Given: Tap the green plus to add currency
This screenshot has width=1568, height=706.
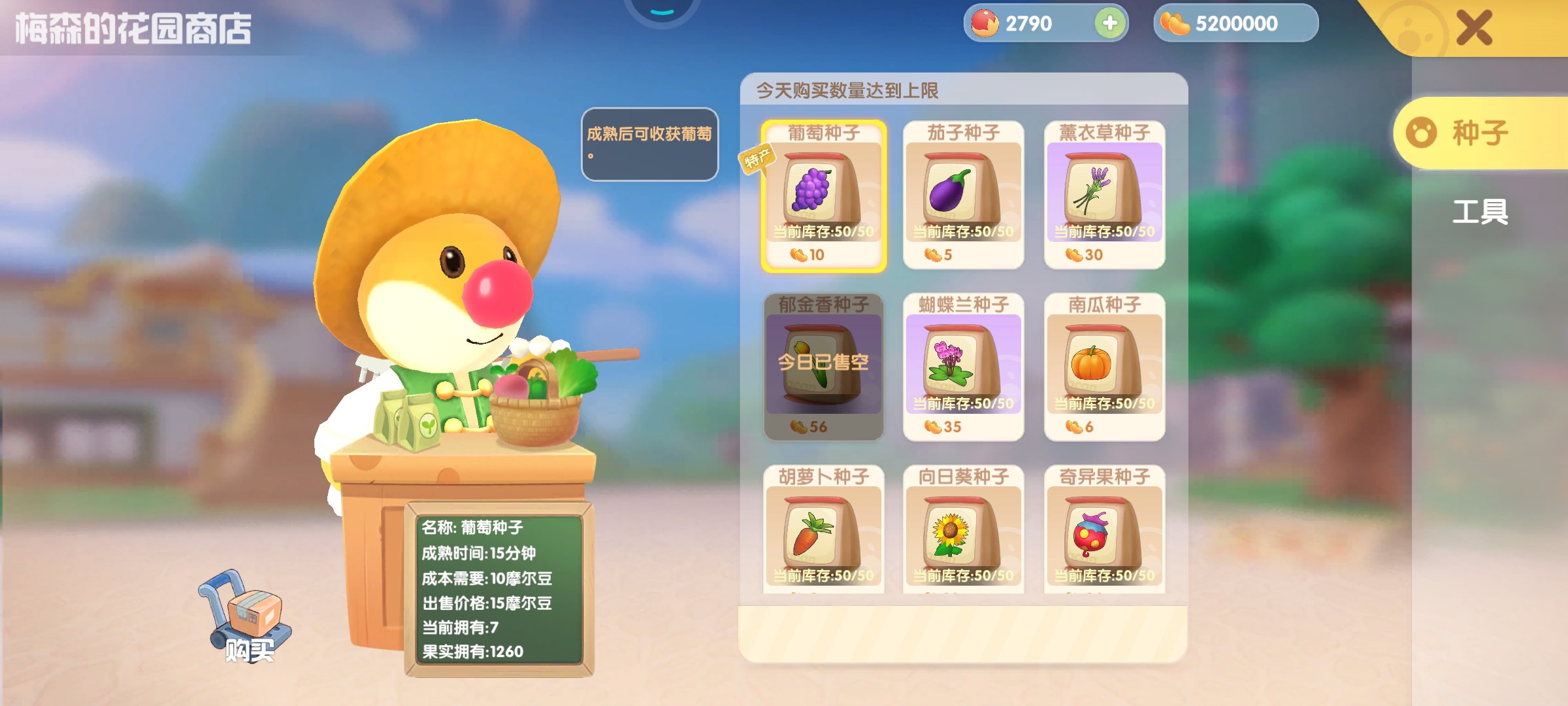Looking at the screenshot, I should click(x=1109, y=24).
